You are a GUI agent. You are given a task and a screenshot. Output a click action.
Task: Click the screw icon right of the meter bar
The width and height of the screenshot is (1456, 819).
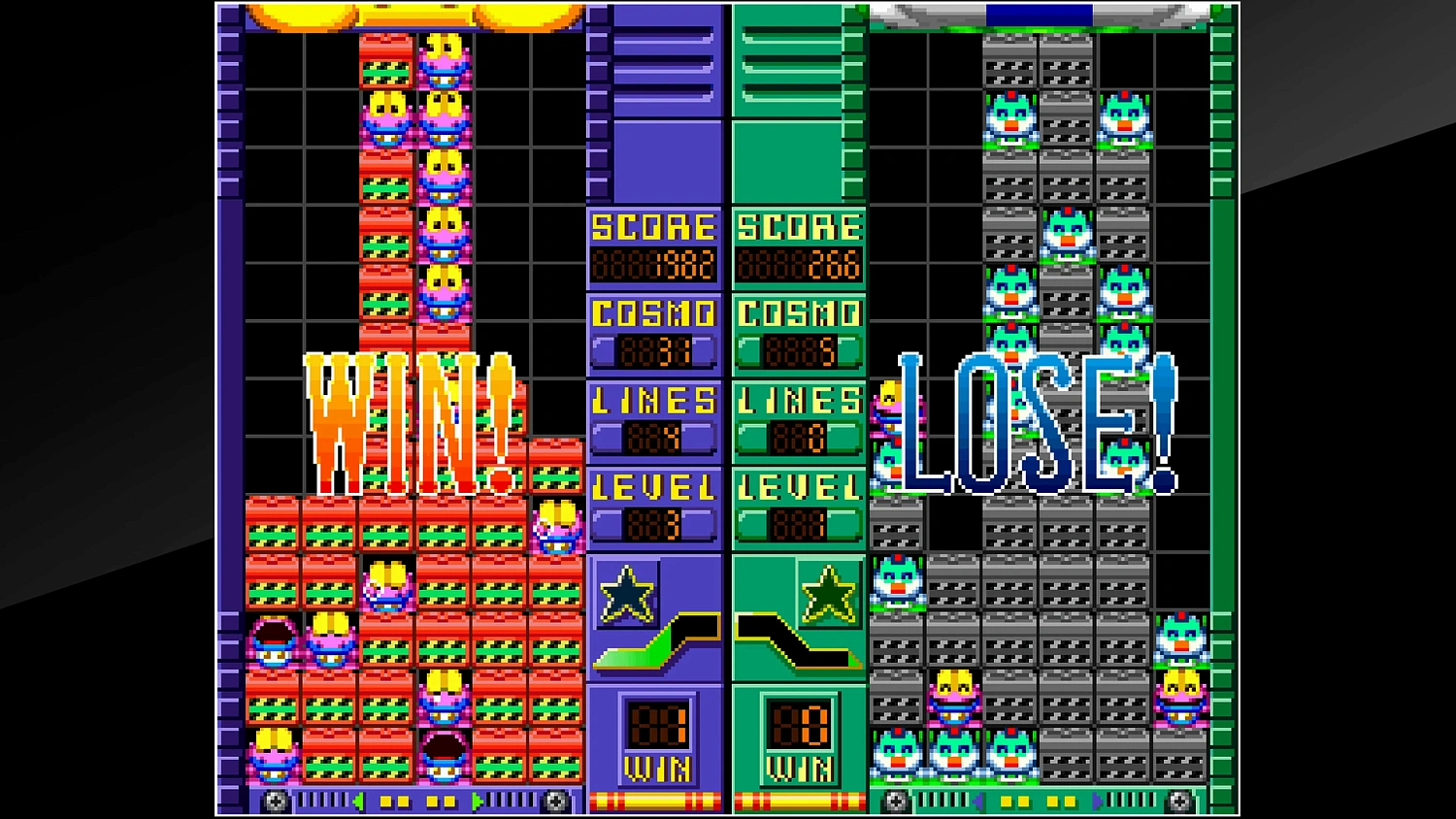[556, 801]
